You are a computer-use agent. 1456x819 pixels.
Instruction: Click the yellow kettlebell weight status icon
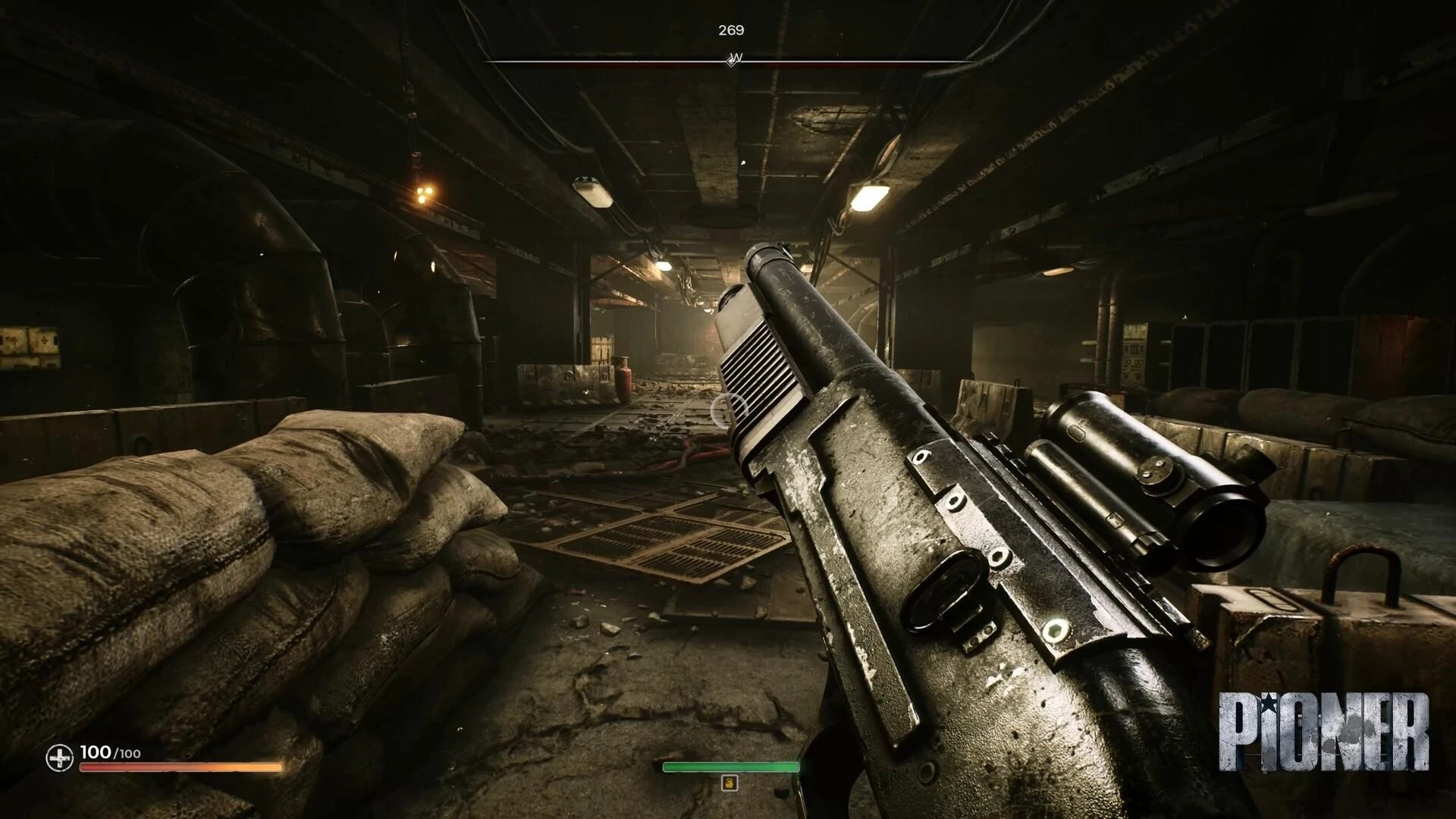[730, 783]
